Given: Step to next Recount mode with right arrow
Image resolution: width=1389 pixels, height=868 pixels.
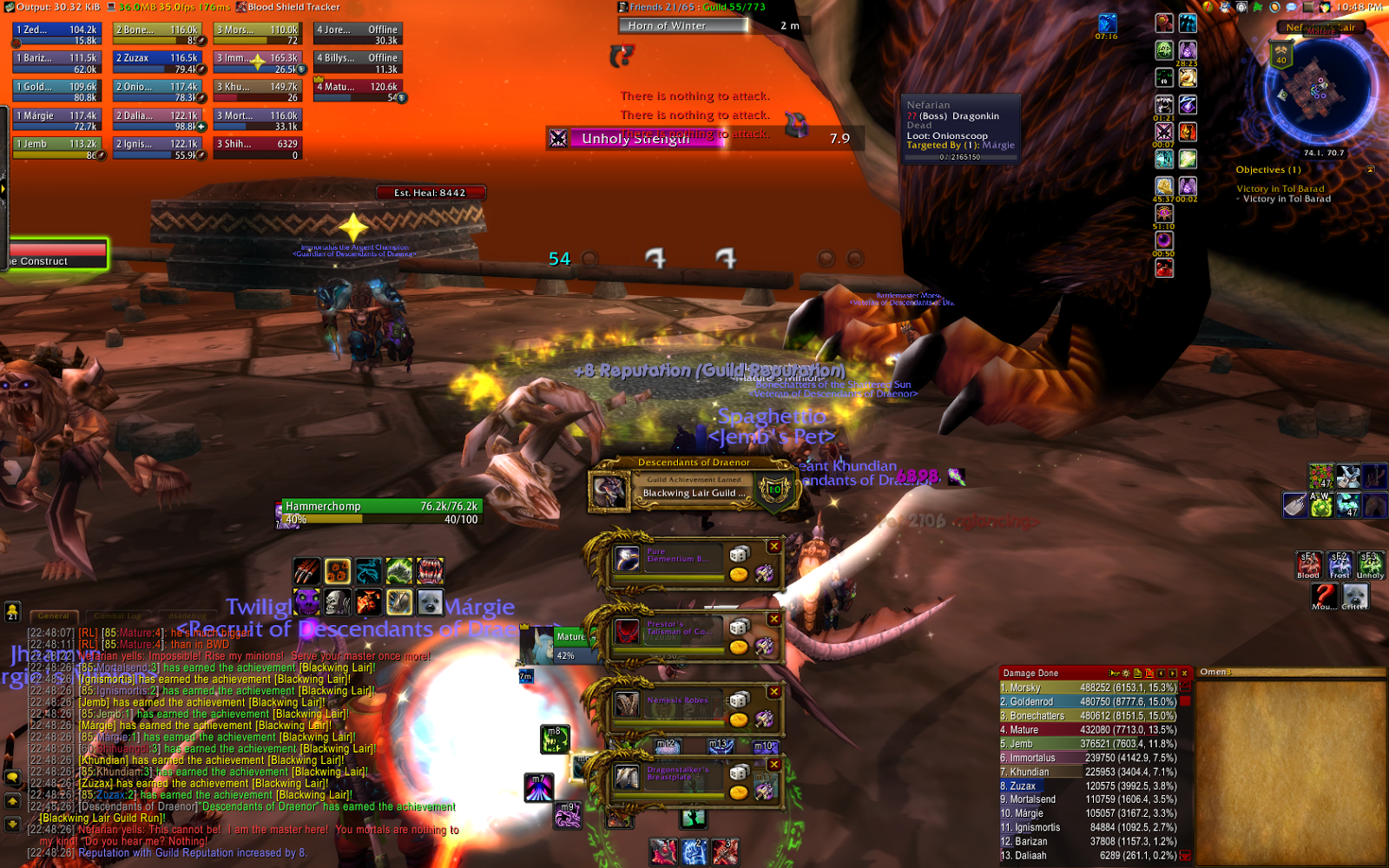Looking at the screenshot, I should [1171, 674].
